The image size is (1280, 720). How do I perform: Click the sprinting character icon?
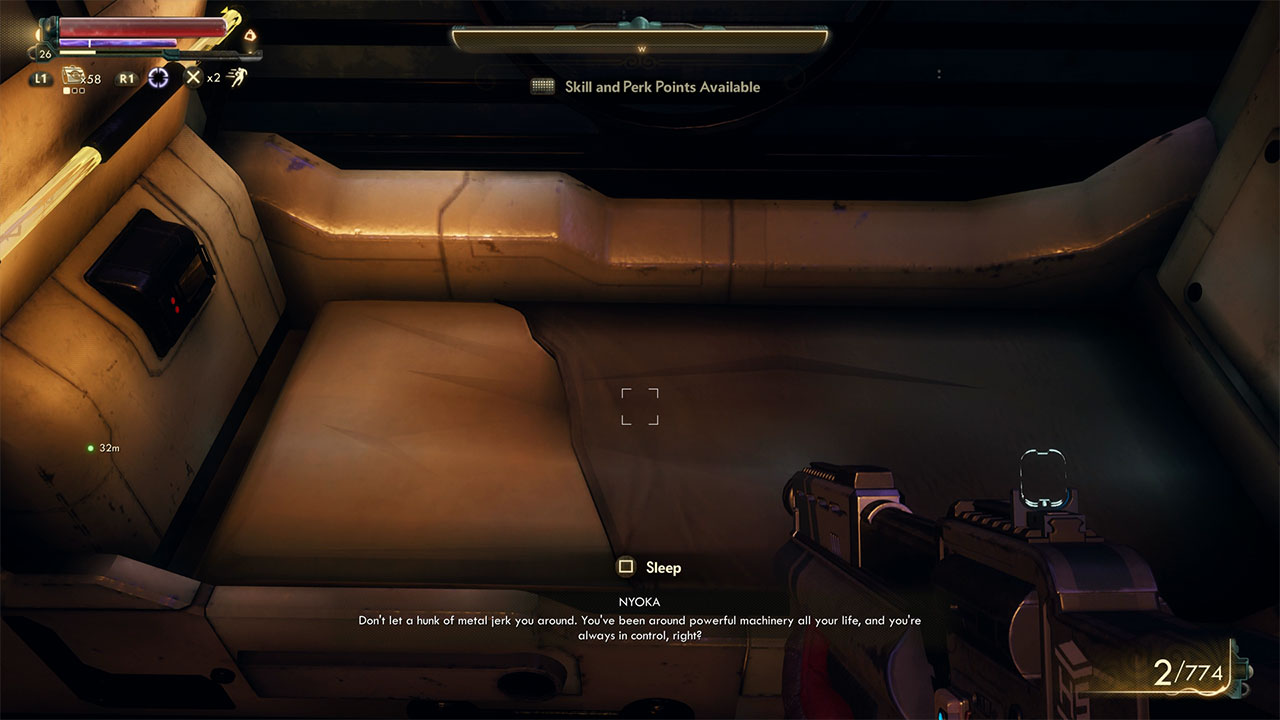[238, 77]
